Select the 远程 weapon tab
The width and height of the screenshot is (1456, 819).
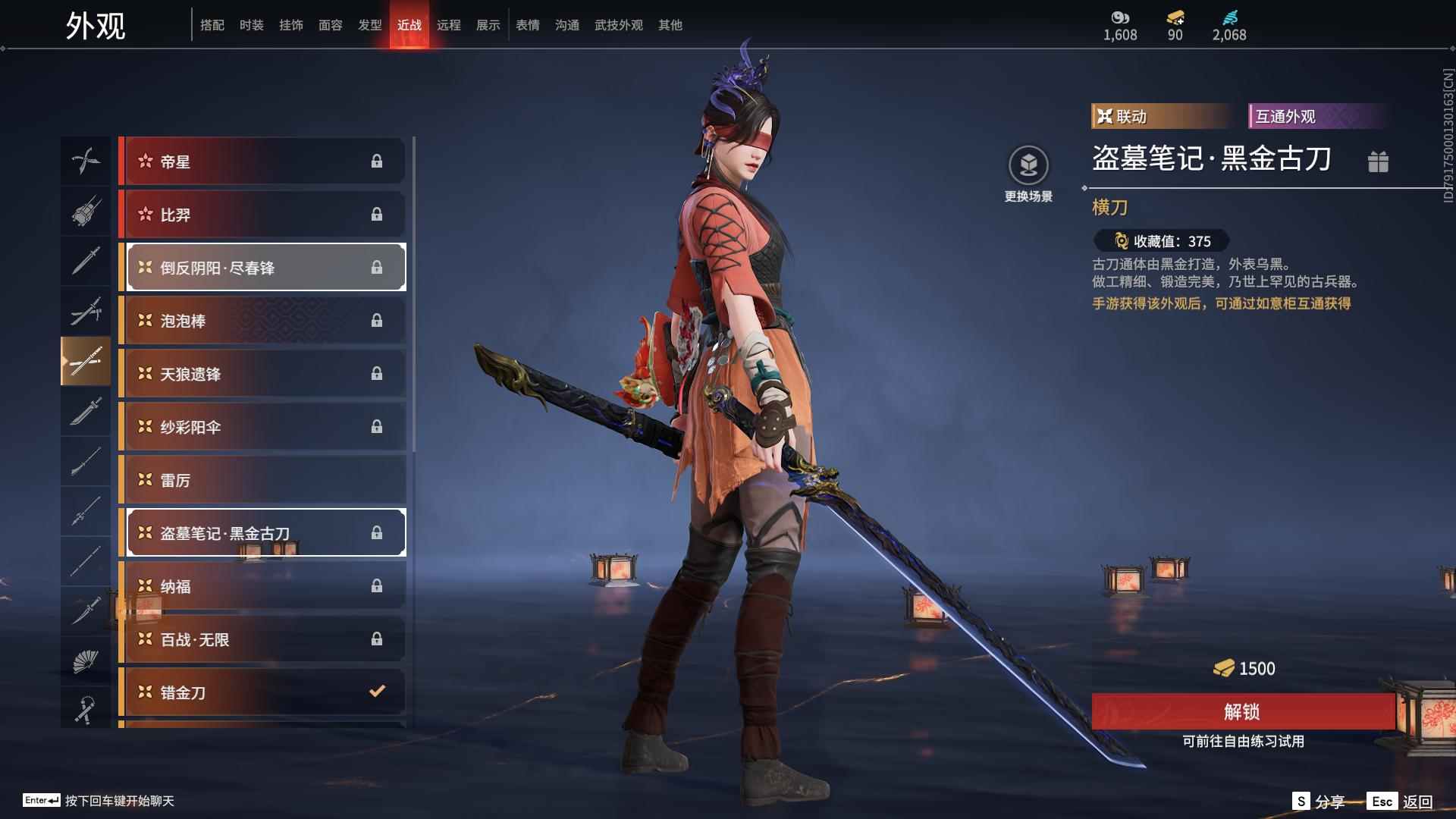pyautogui.click(x=448, y=25)
